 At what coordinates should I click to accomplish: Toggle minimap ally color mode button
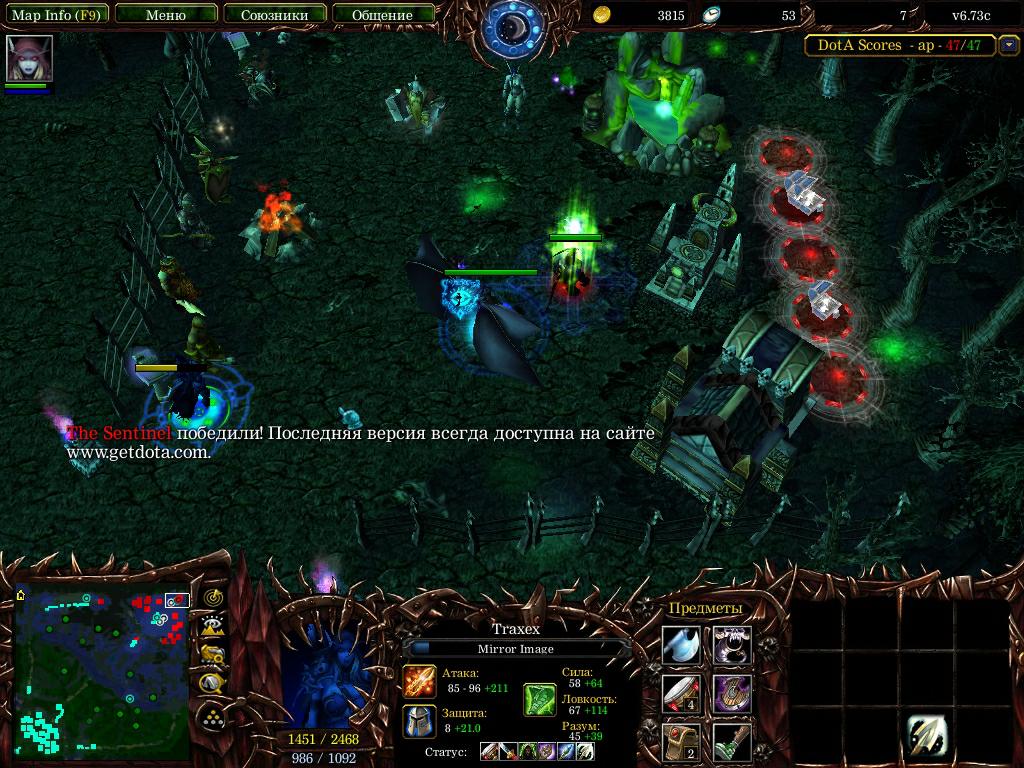pyautogui.click(x=212, y=655)
